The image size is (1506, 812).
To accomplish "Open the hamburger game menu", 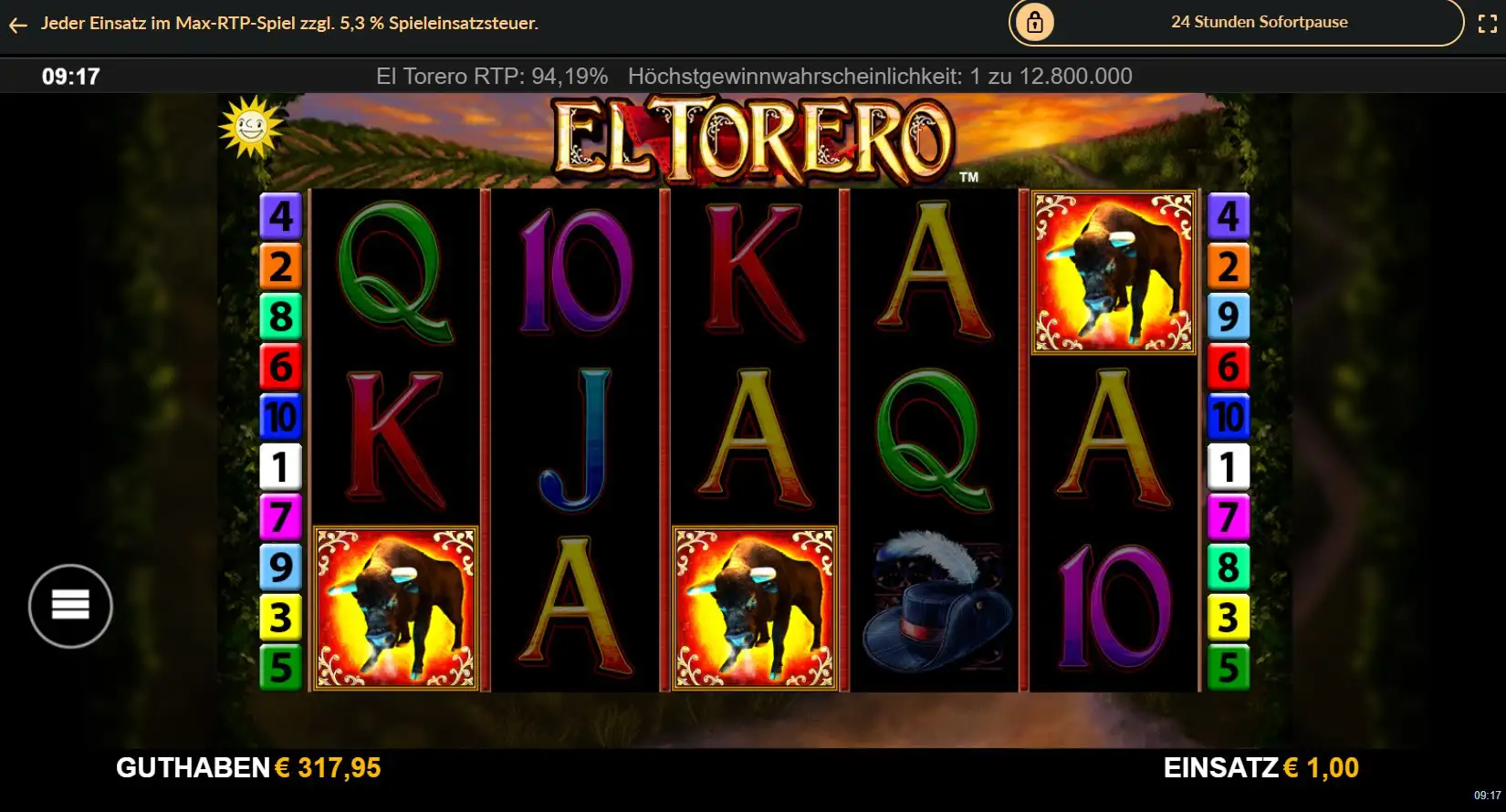I will point(70,605).
